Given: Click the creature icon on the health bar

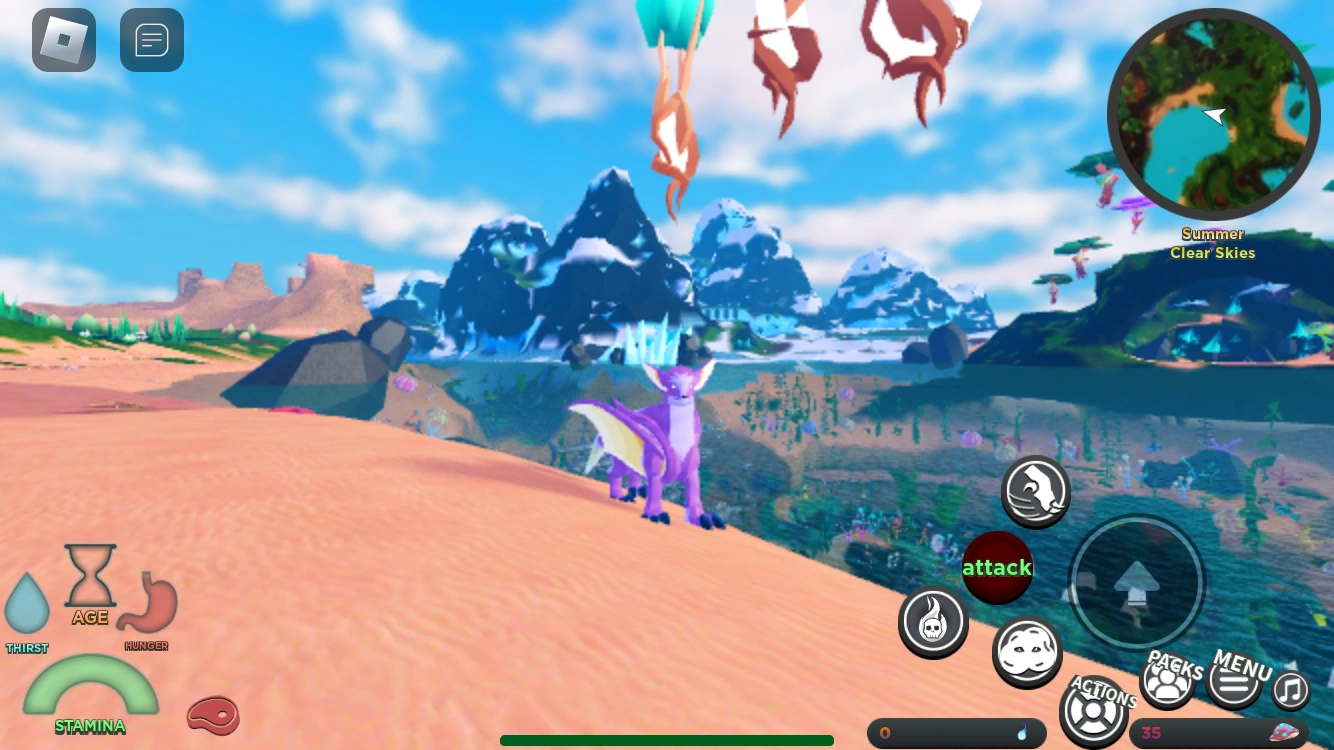Looking at the screenshot, I should [x=1285, y=731].
